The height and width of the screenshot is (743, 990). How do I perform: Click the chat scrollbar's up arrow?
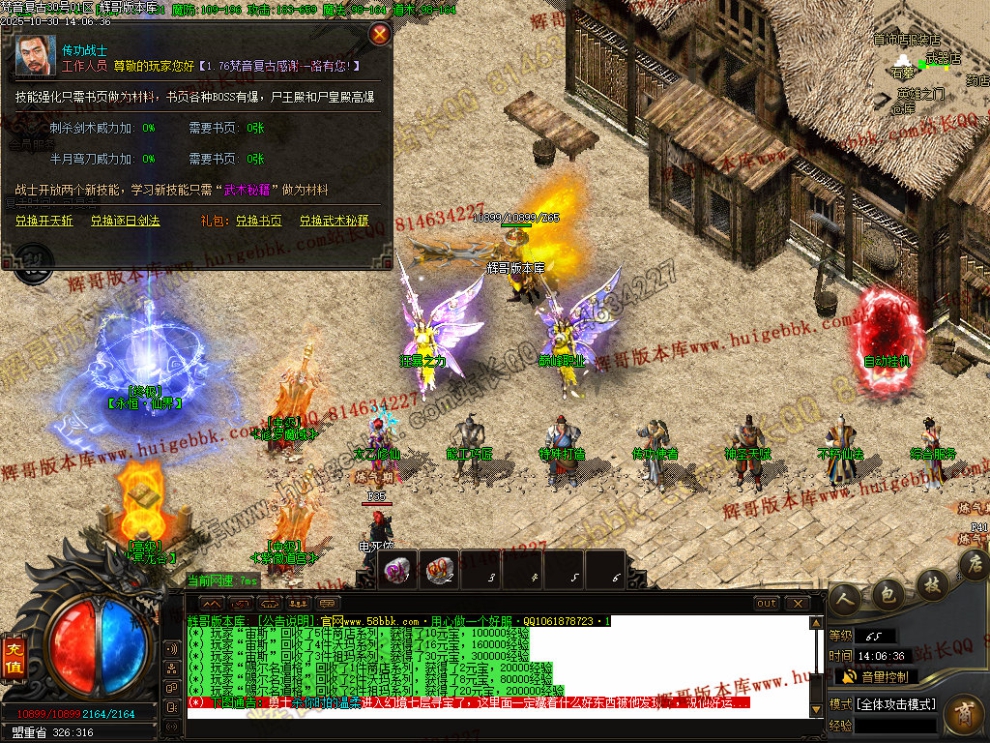point(817,623)
